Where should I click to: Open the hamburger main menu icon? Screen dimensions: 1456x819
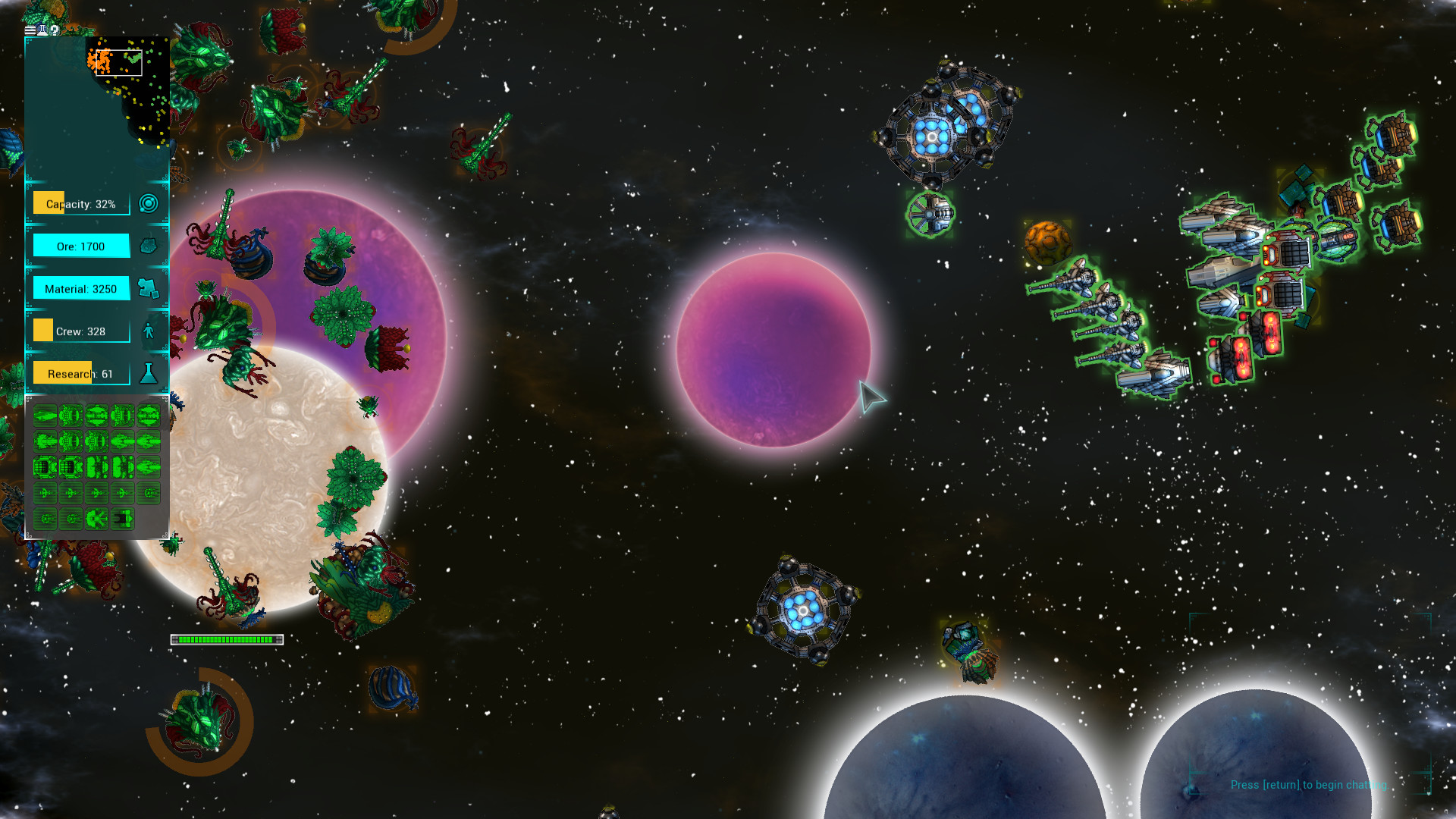coord(30,30)
